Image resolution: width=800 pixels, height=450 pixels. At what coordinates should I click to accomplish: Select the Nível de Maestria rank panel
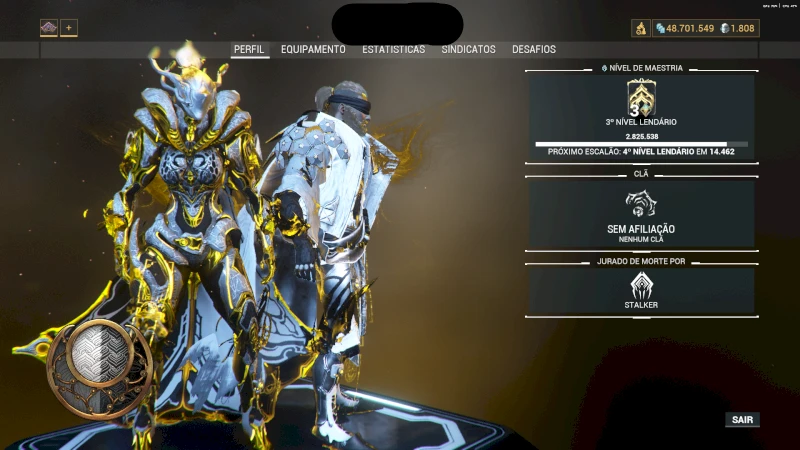point(641,116)
